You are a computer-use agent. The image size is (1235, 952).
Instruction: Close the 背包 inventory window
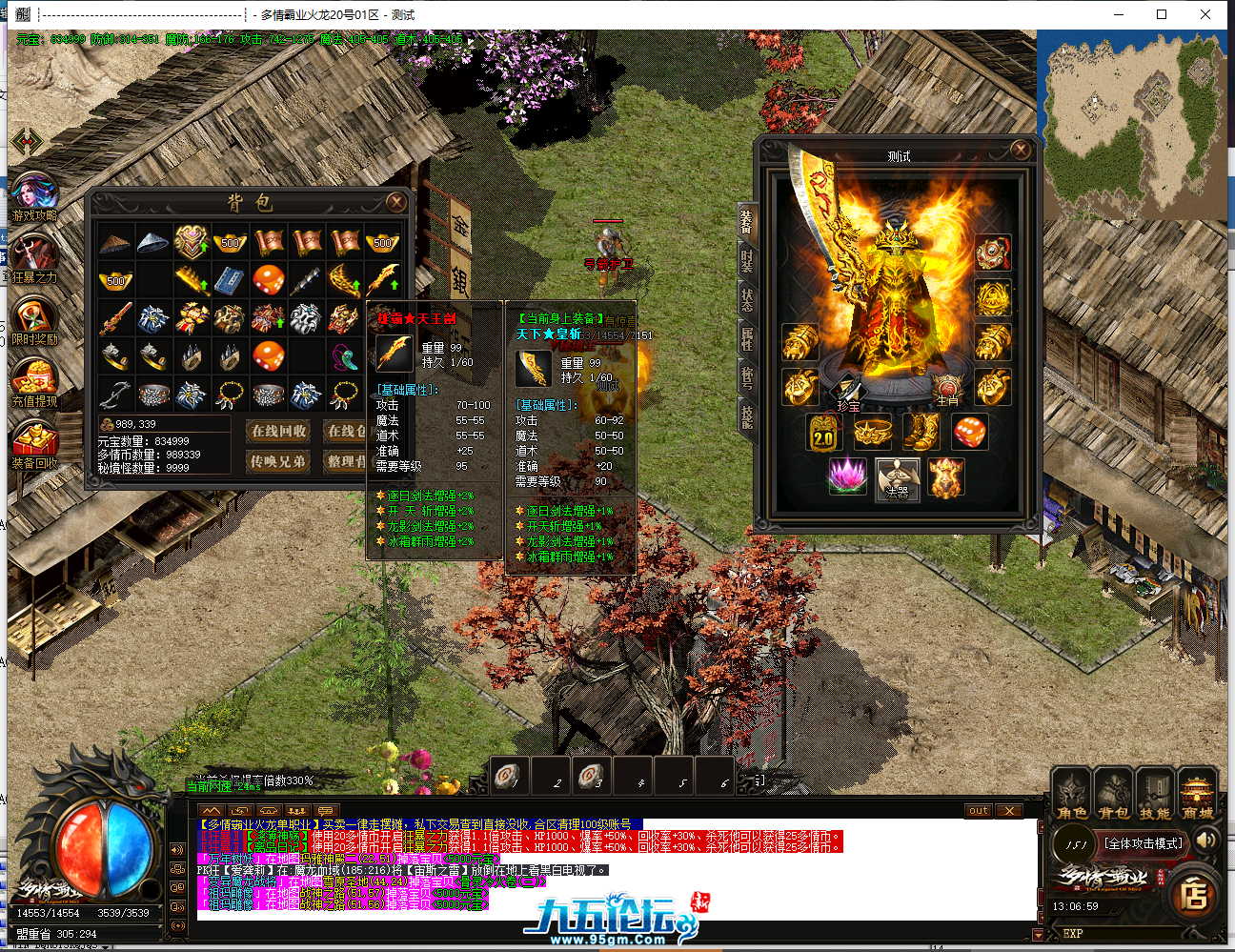pos(395,202)
